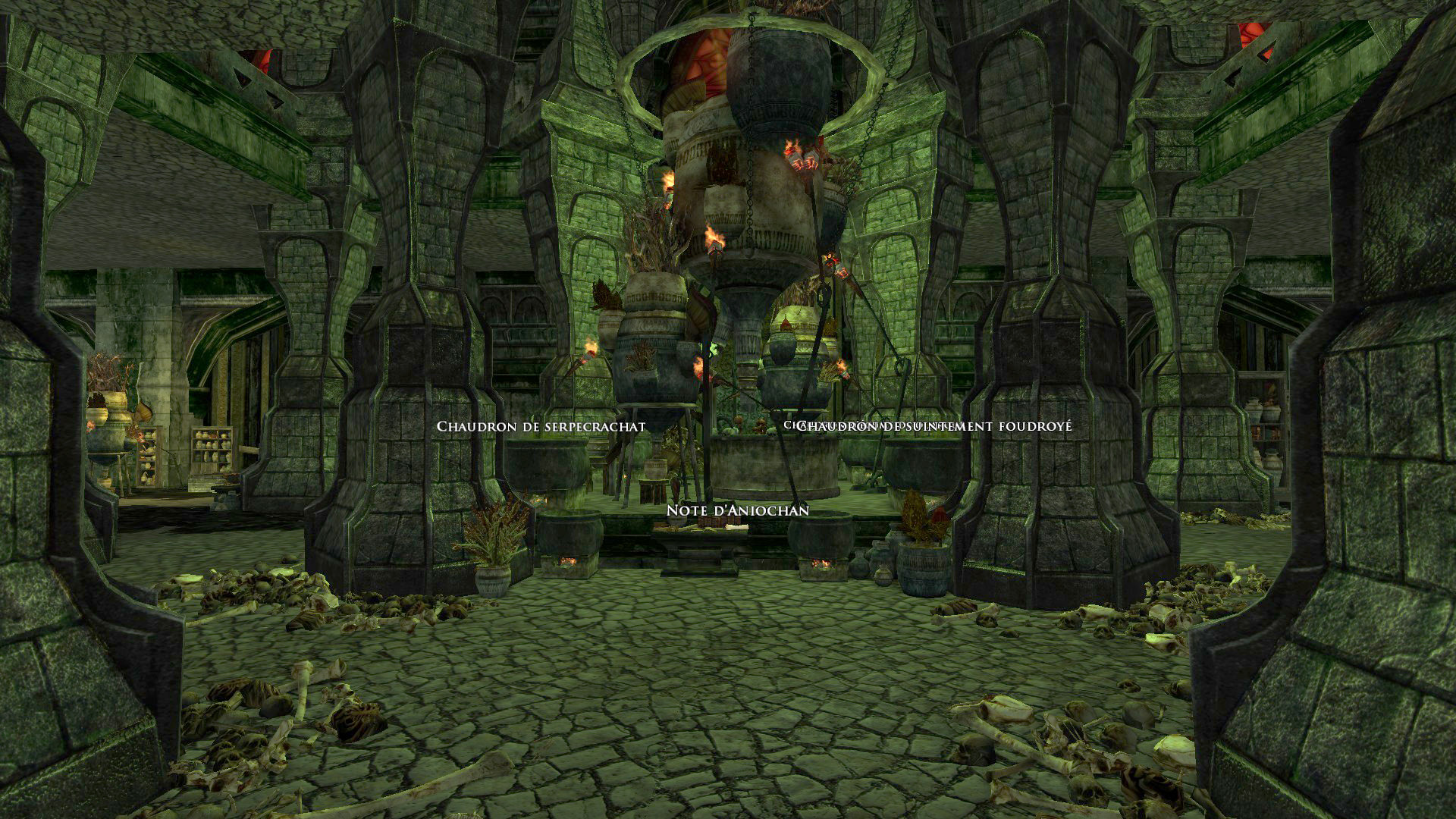Select the Chaudron de serpecrachat nameplate
Image resolution: width=1456 pixels, height=819 pixels.
click(541, 427)
